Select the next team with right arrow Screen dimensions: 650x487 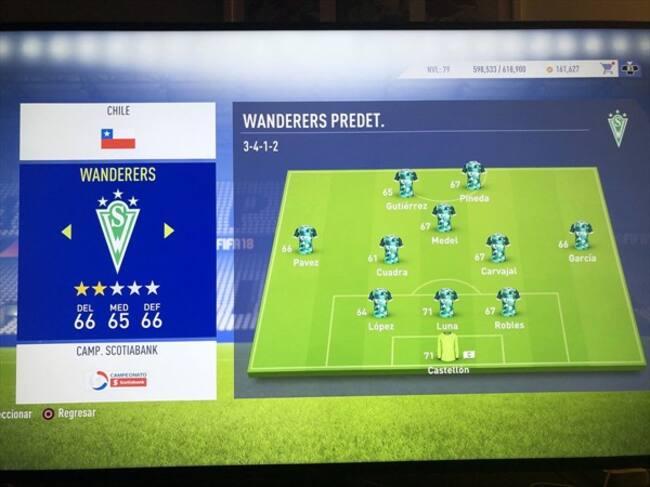point(169,231)
